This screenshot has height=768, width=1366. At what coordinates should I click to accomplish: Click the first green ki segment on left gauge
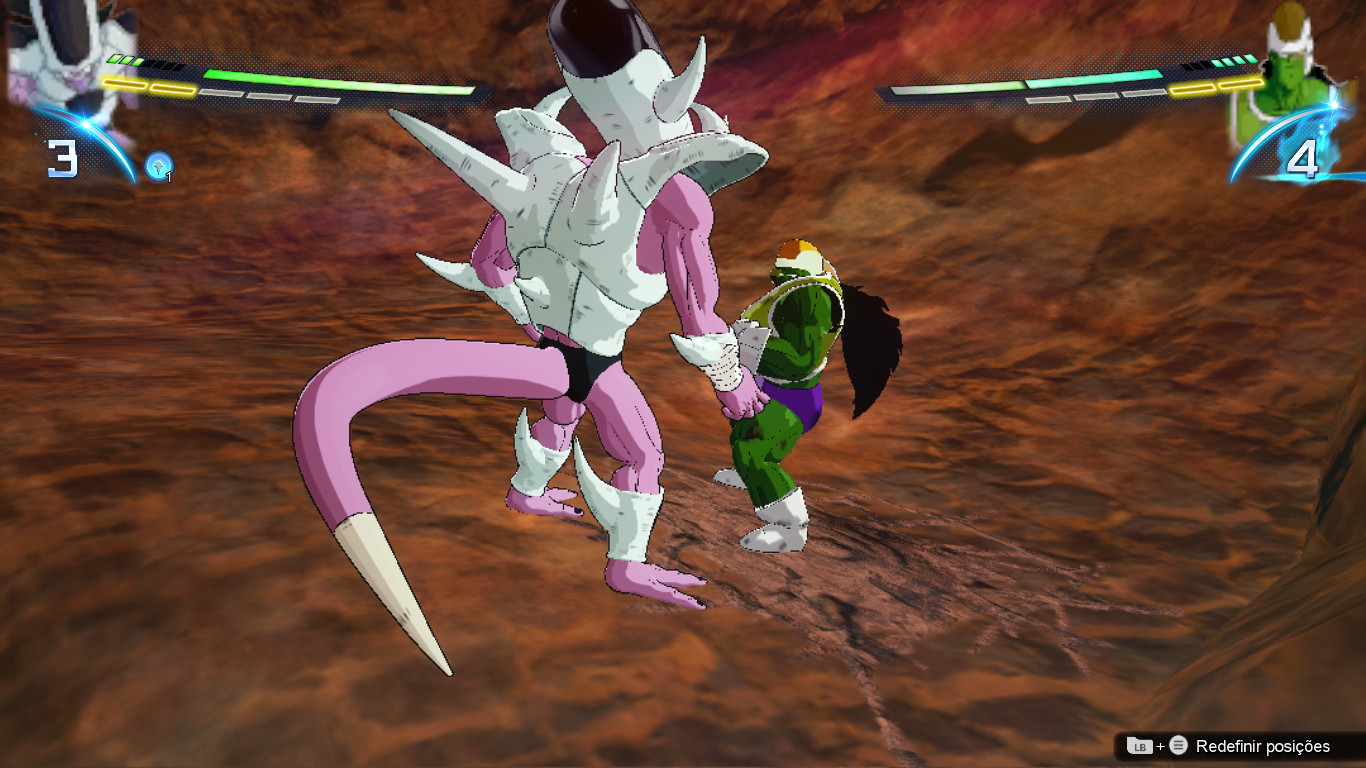[114, 59]
